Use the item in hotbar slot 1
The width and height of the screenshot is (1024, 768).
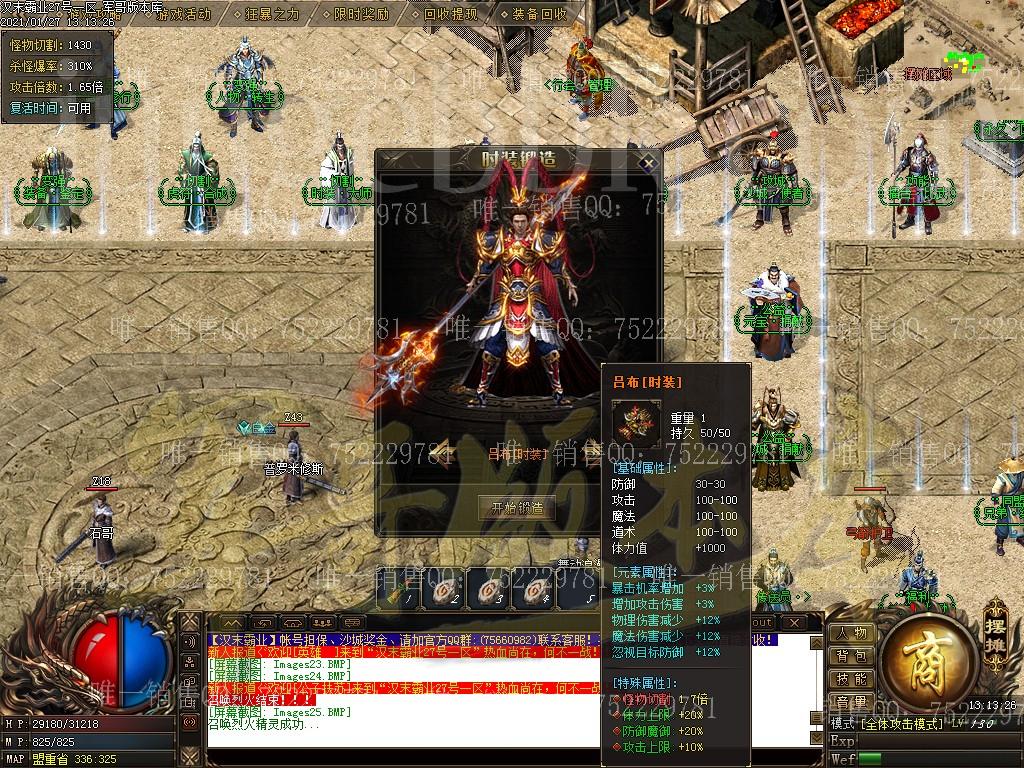(400, 590)
